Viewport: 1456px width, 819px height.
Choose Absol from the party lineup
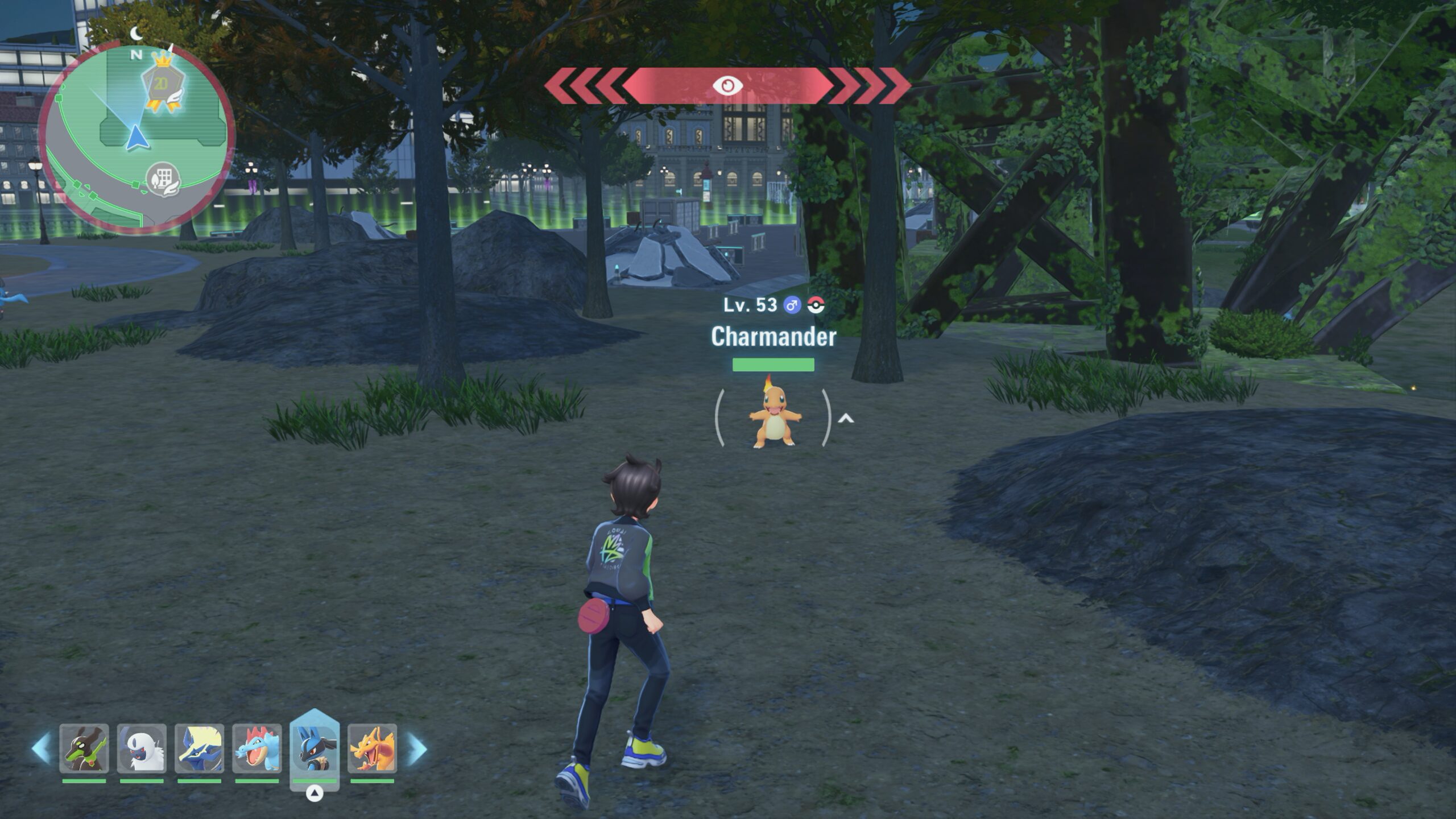[x=142, y=748]
